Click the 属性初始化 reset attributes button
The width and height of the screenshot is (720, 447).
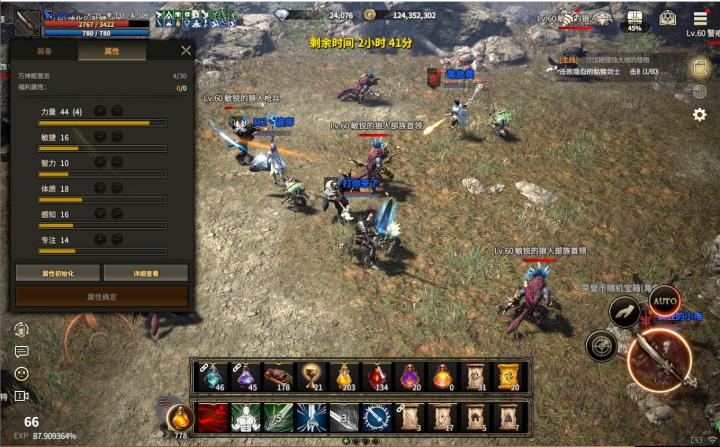click(57, 273)
